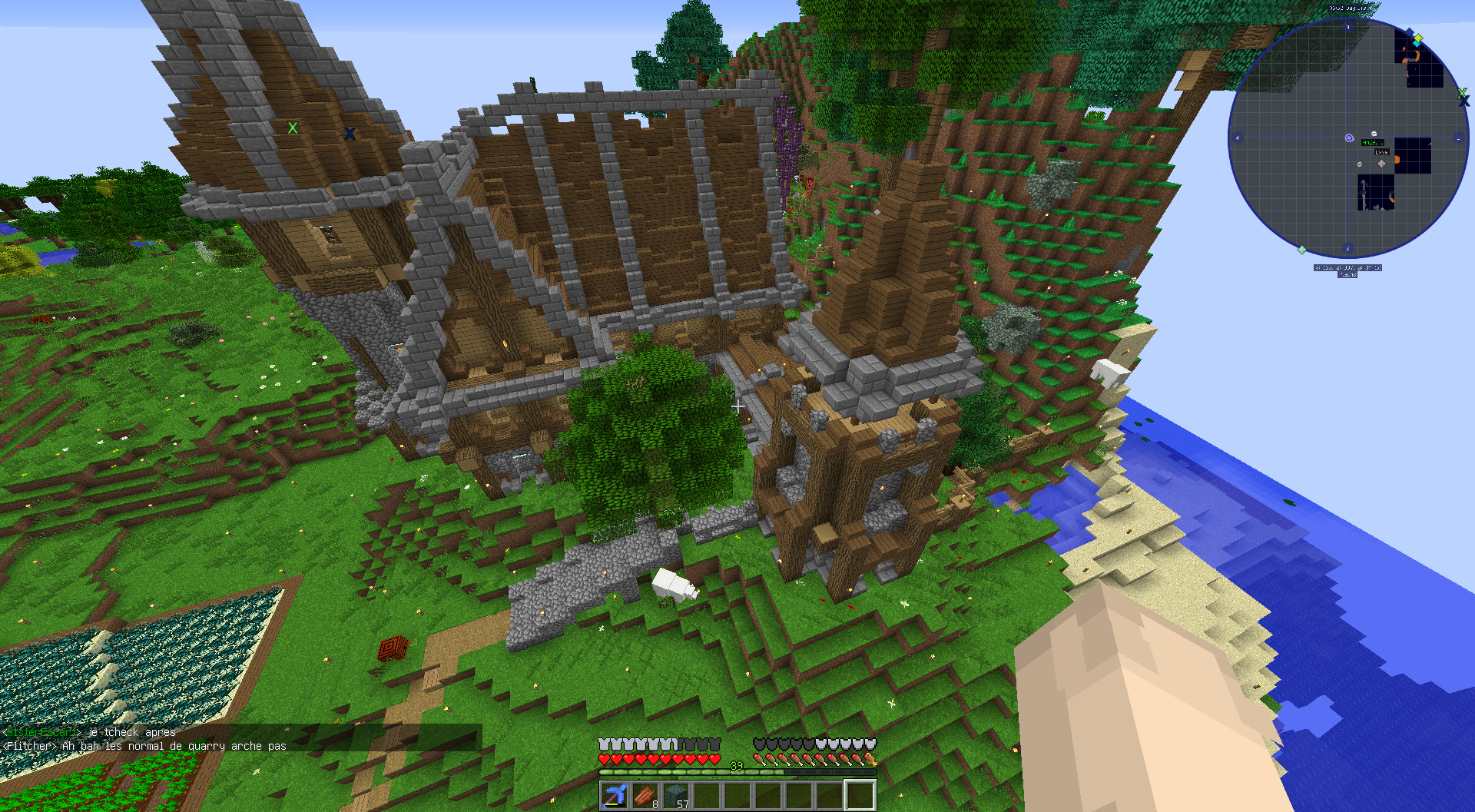
Task: Choose the dark stone block stack of 57
Action: (x=676, y=795)
